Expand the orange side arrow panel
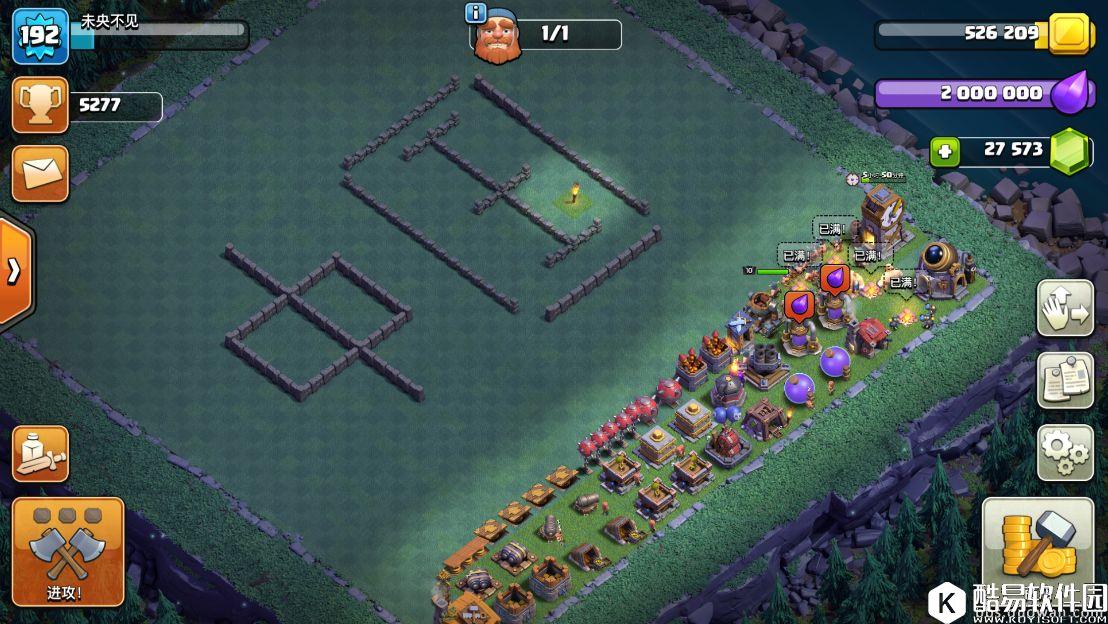The height and width of the screenshot is (624, 1108). pos(14,271)
